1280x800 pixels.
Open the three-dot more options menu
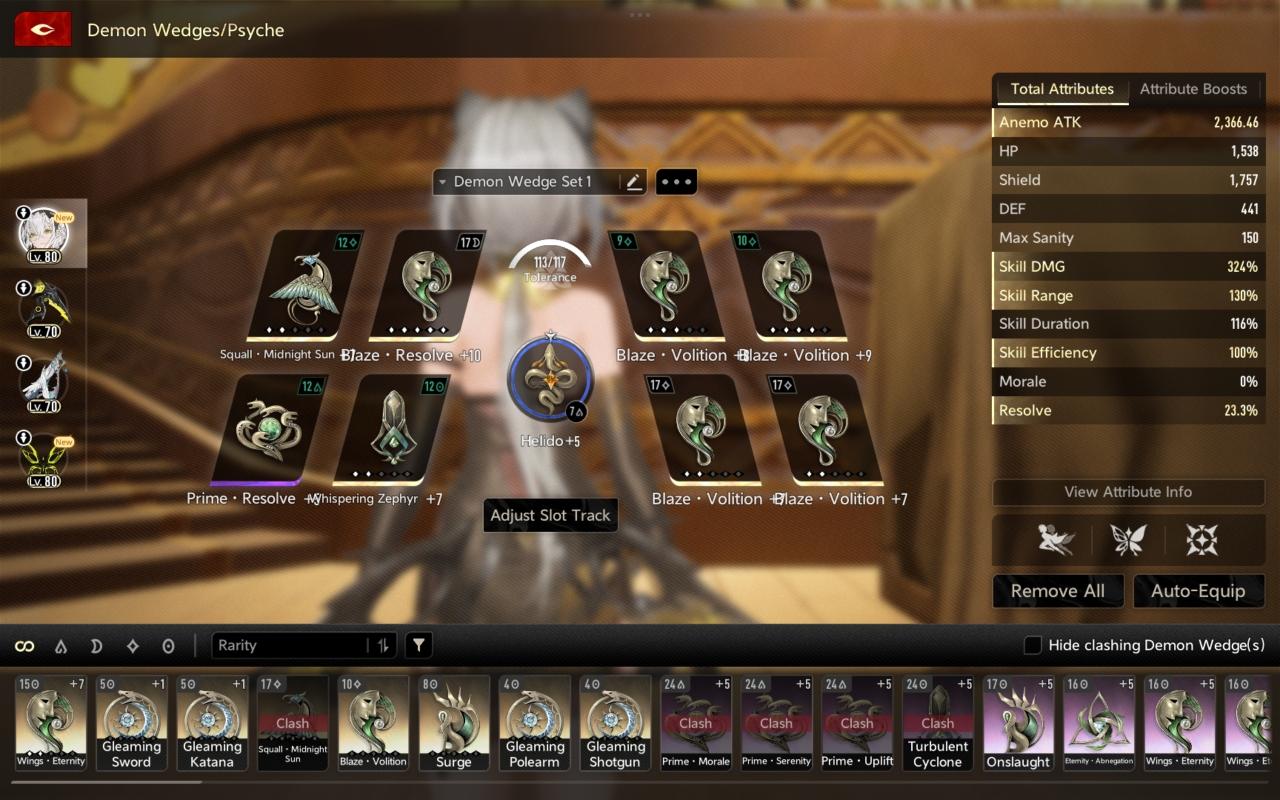click(676, 182)
